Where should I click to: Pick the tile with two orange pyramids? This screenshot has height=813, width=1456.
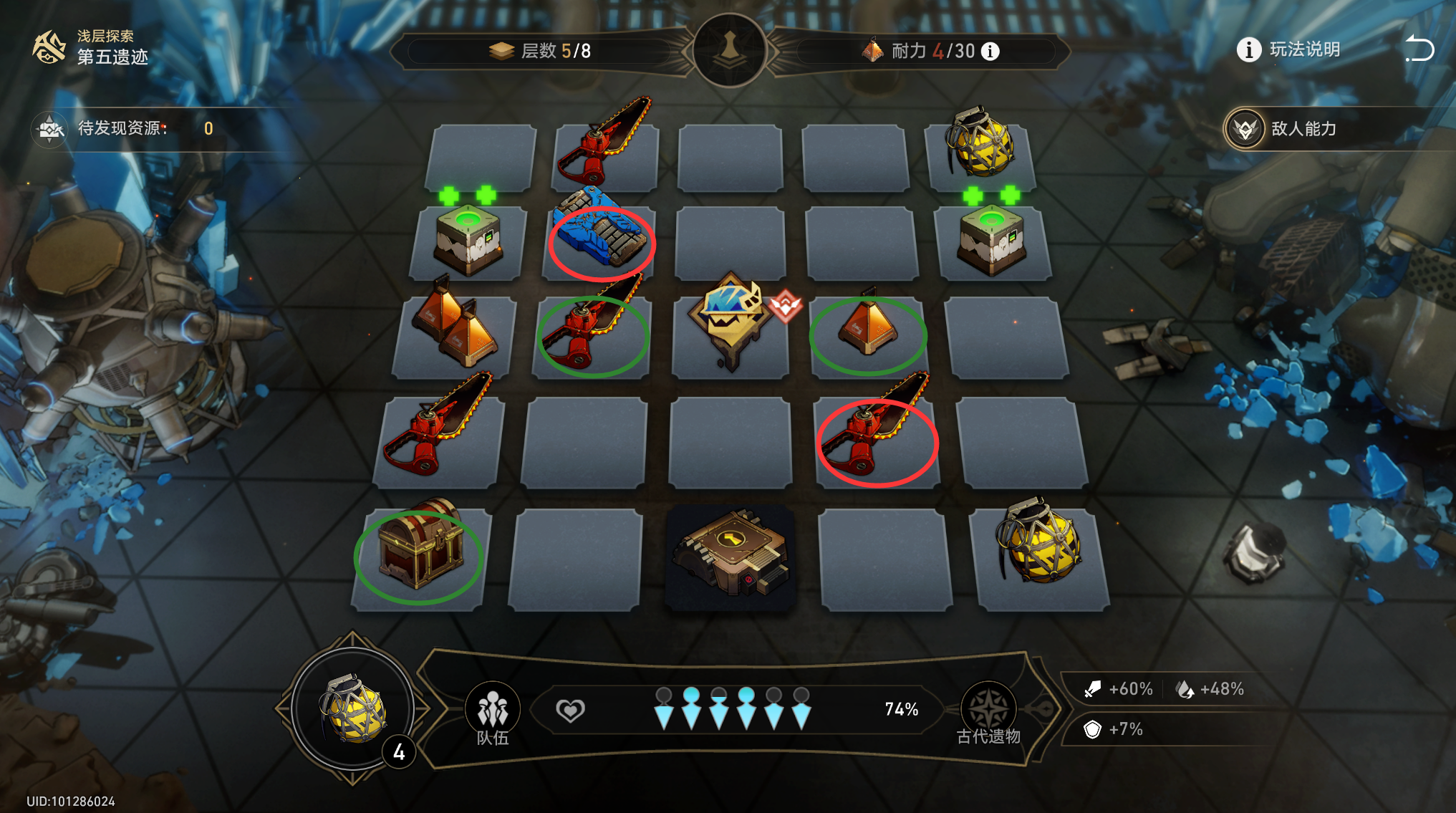(454, 329)
